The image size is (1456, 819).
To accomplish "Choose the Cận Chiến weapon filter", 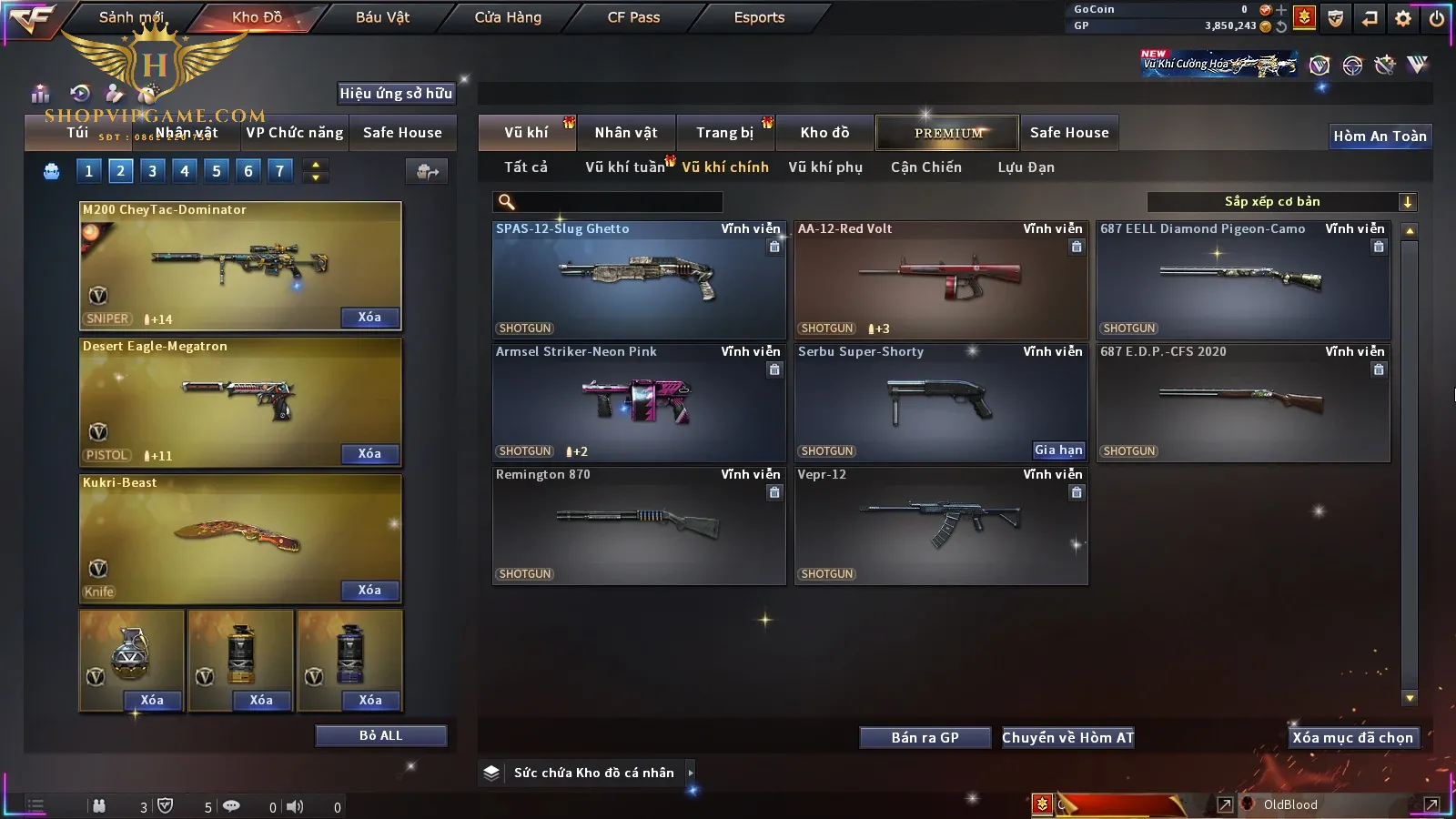I will (x=925, y=167).
